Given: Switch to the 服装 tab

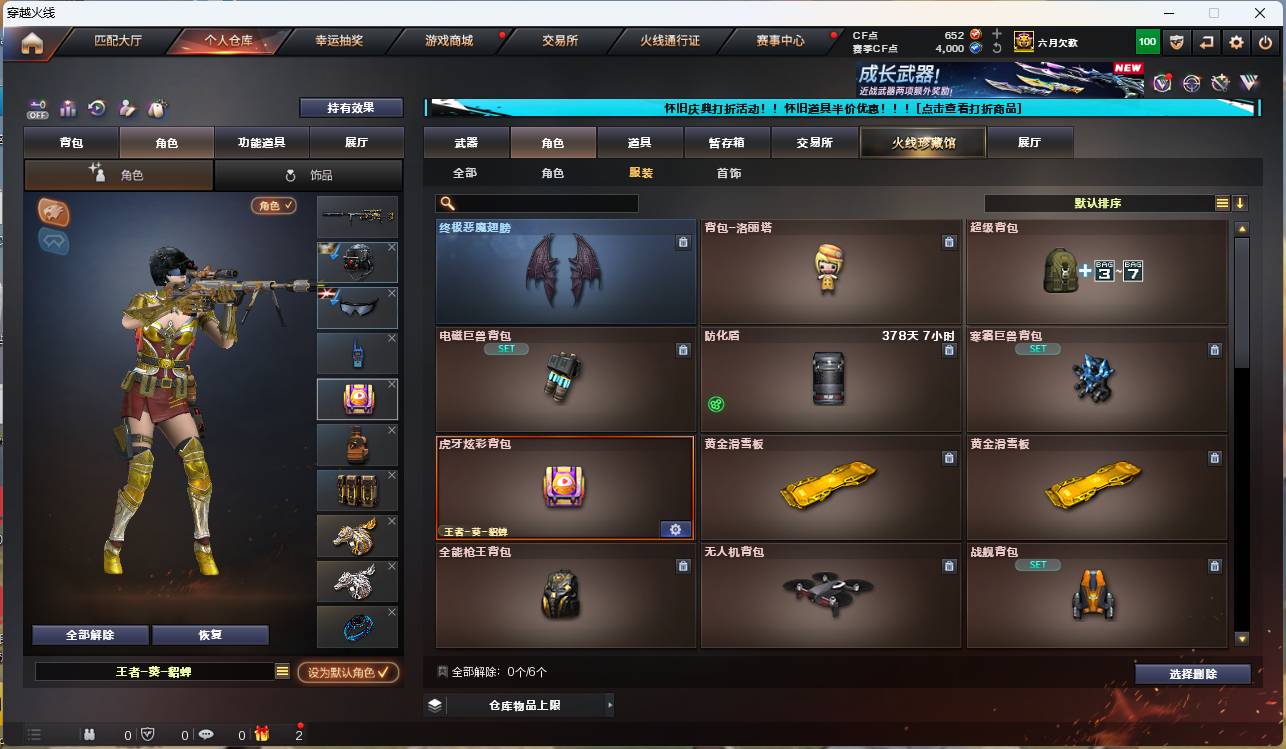Looking at the screenshot, I should tap(640, 172).
